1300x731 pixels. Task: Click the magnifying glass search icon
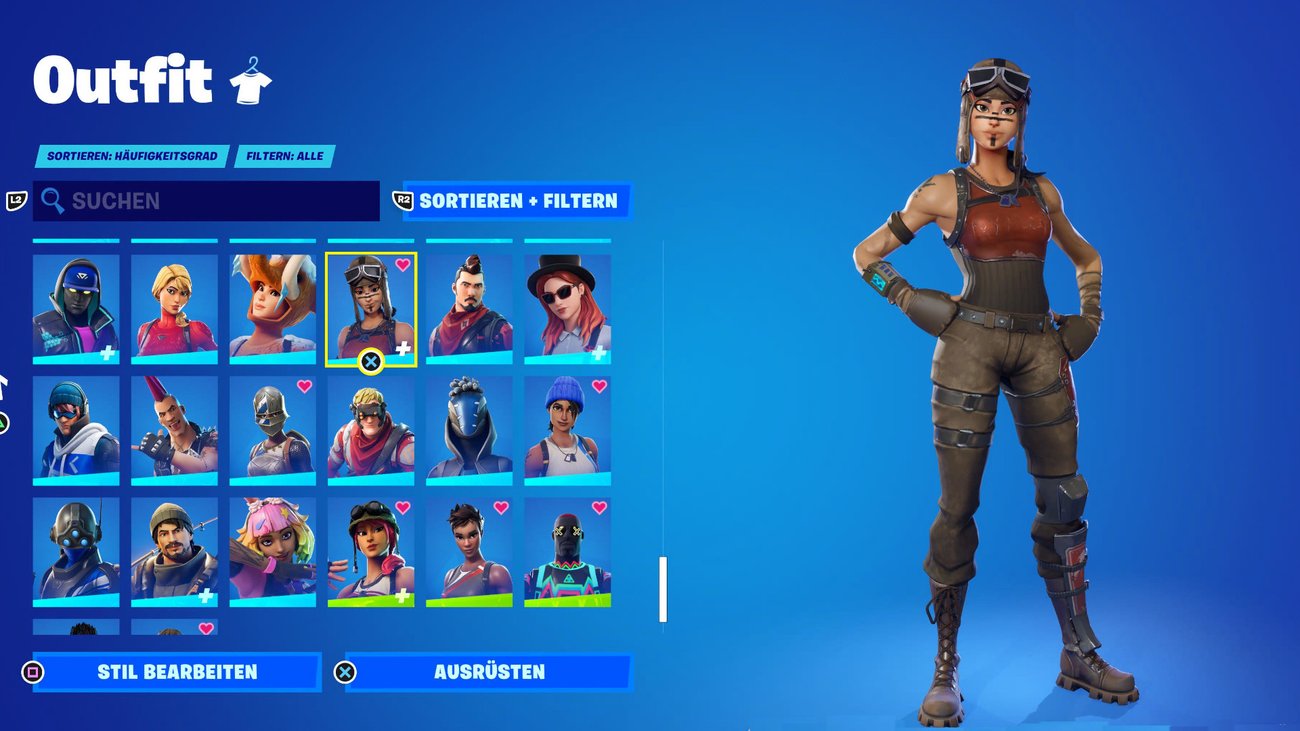51,201
